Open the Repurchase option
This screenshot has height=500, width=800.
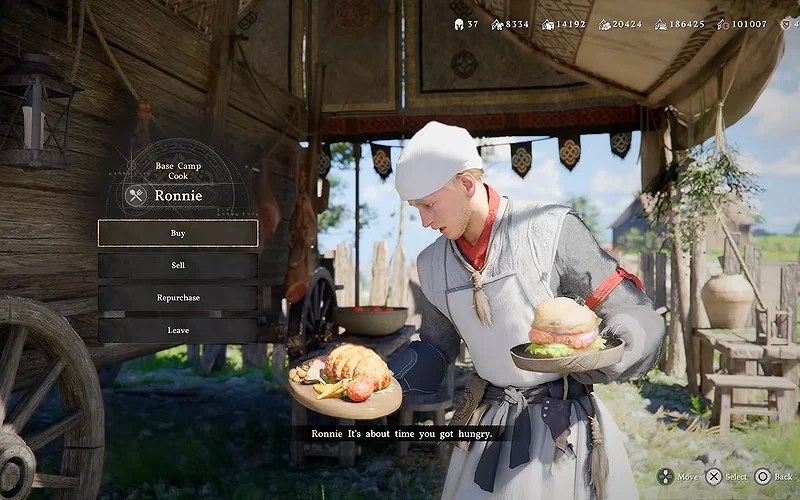click(x=178, y=298)
